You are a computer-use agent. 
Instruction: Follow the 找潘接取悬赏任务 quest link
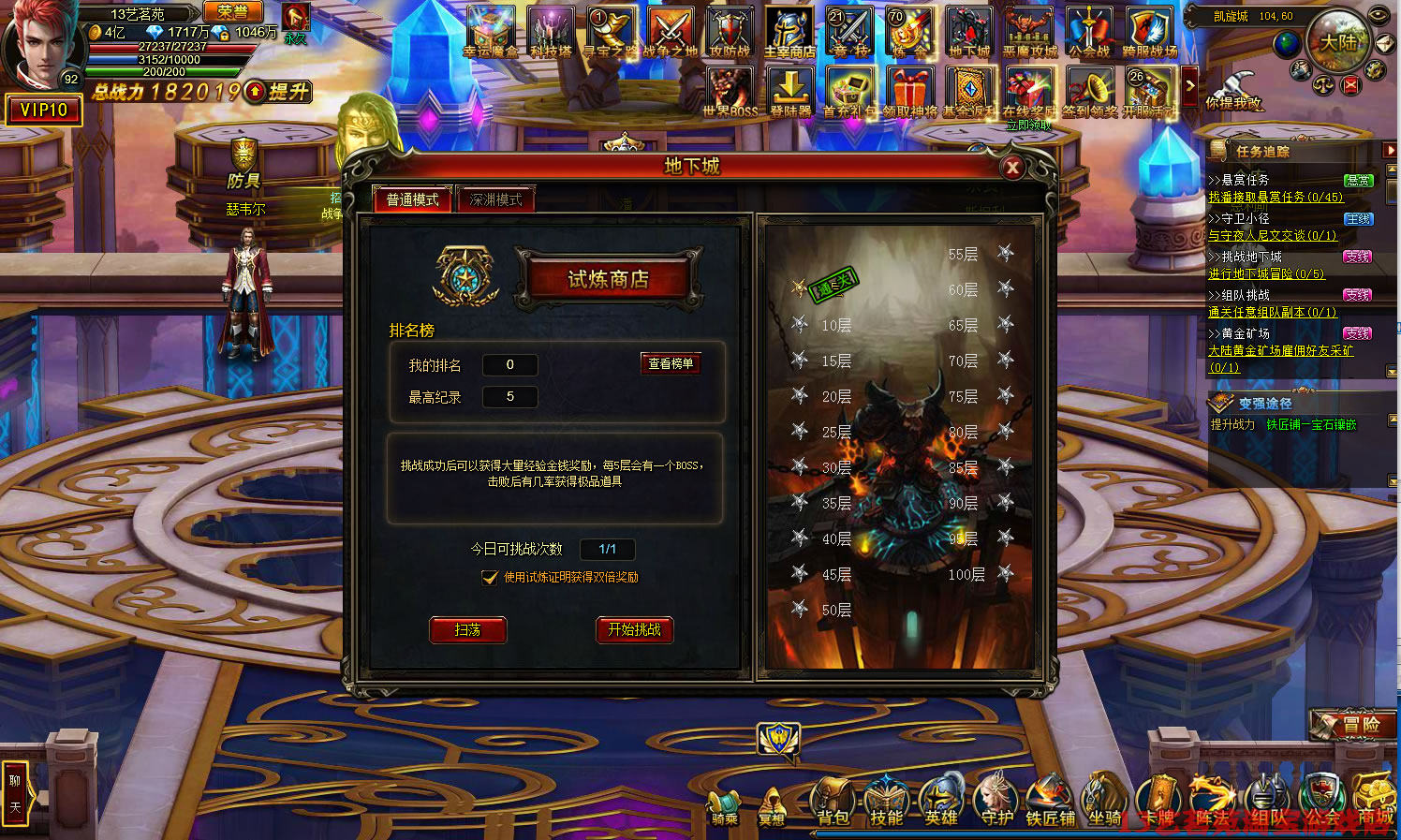point(1276,198)
